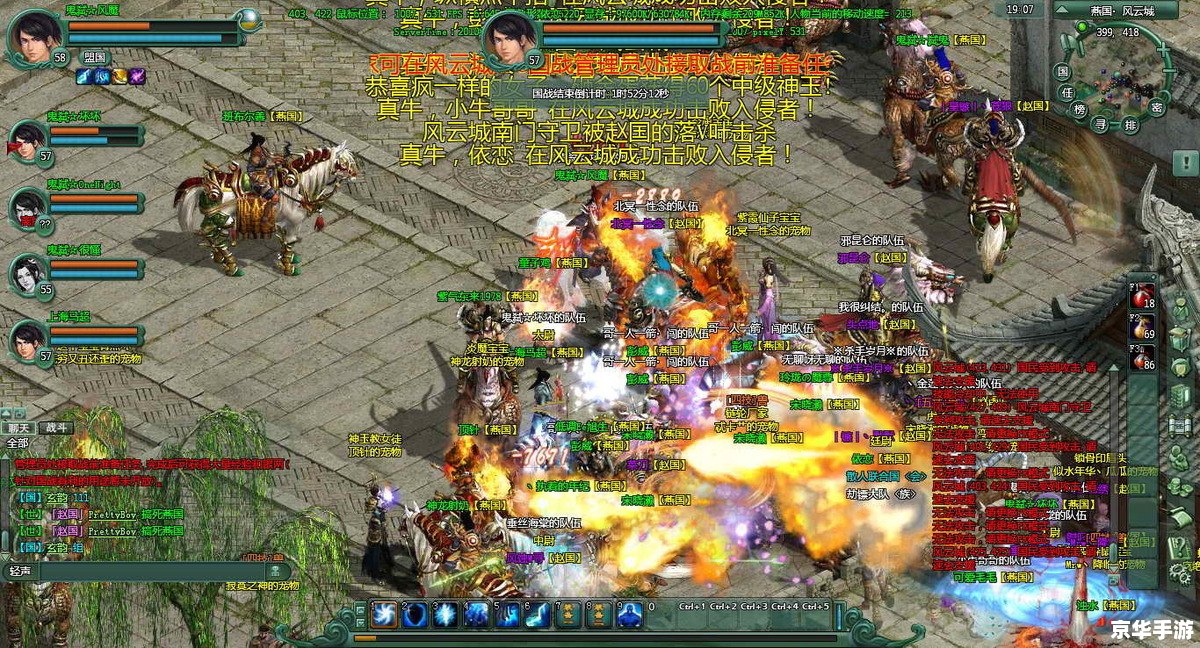Use the red potion in the F1 slot
Image resolution: width=1200 pixels, height=648 pixels.
1141,297
